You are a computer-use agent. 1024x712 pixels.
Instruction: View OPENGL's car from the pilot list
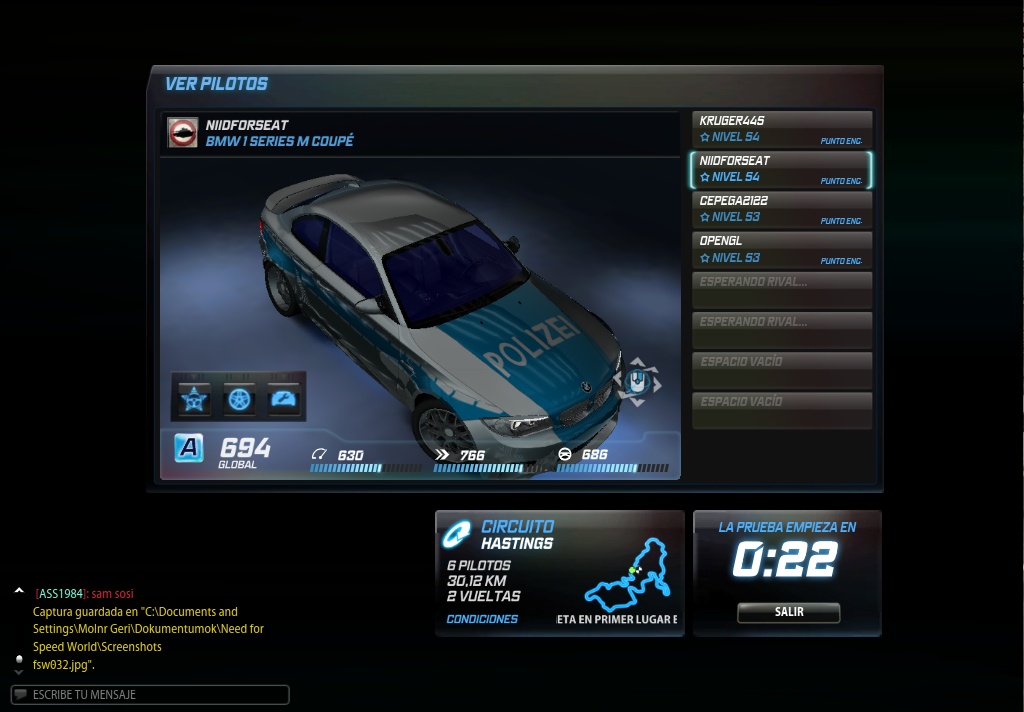(781, 250)
